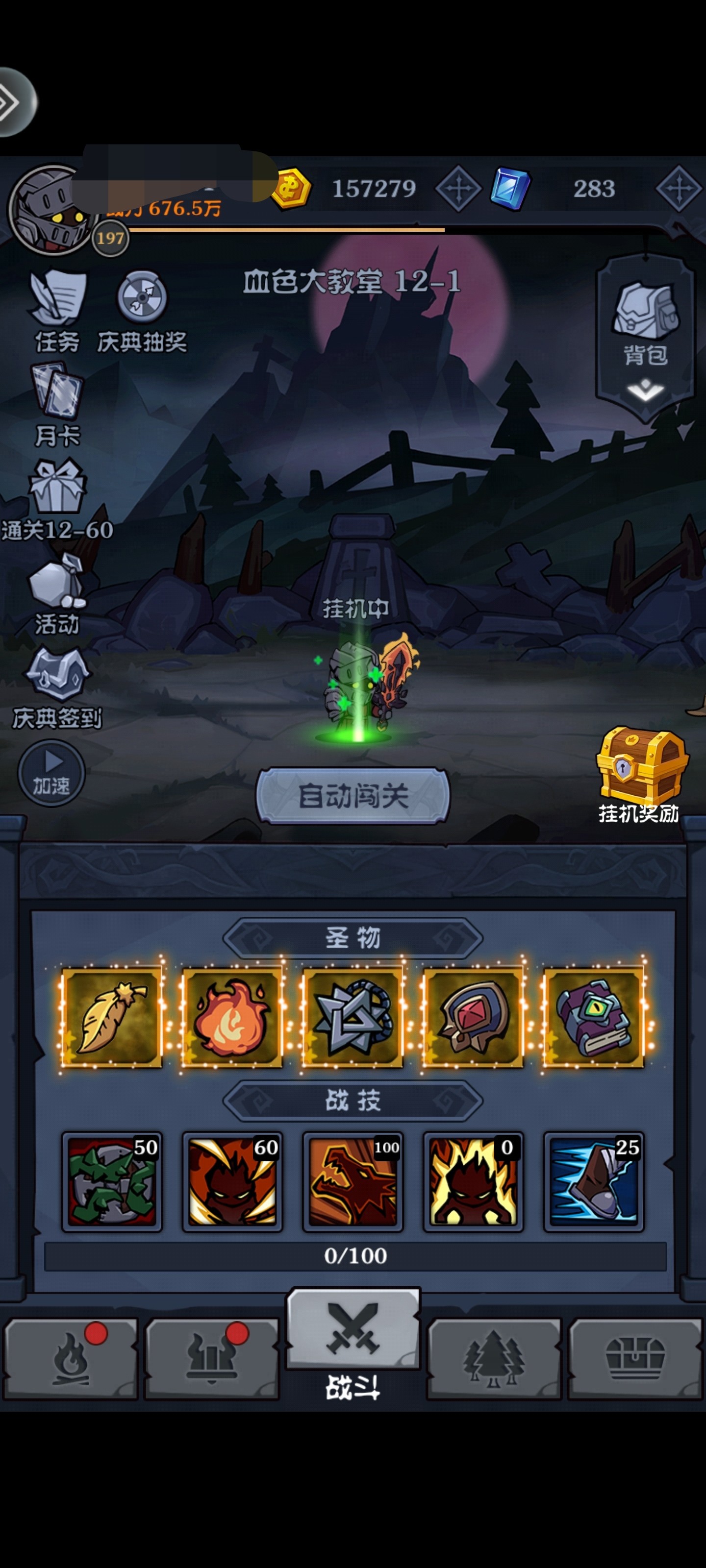Open the 活动 events panel
The image size is (706, 1568).
tap(58, 585)
